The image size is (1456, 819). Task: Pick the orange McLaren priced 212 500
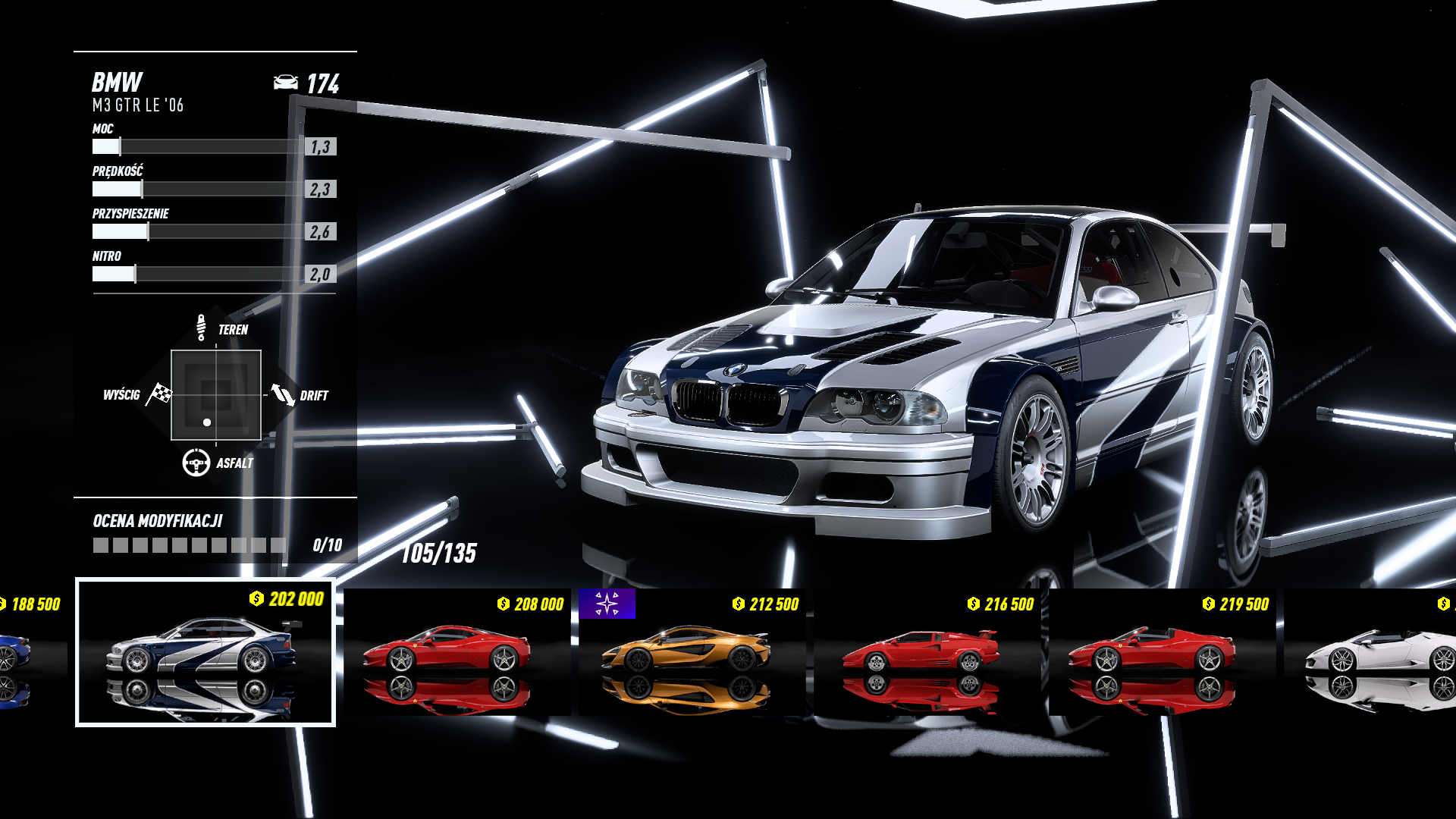click(x=692, y=652)
